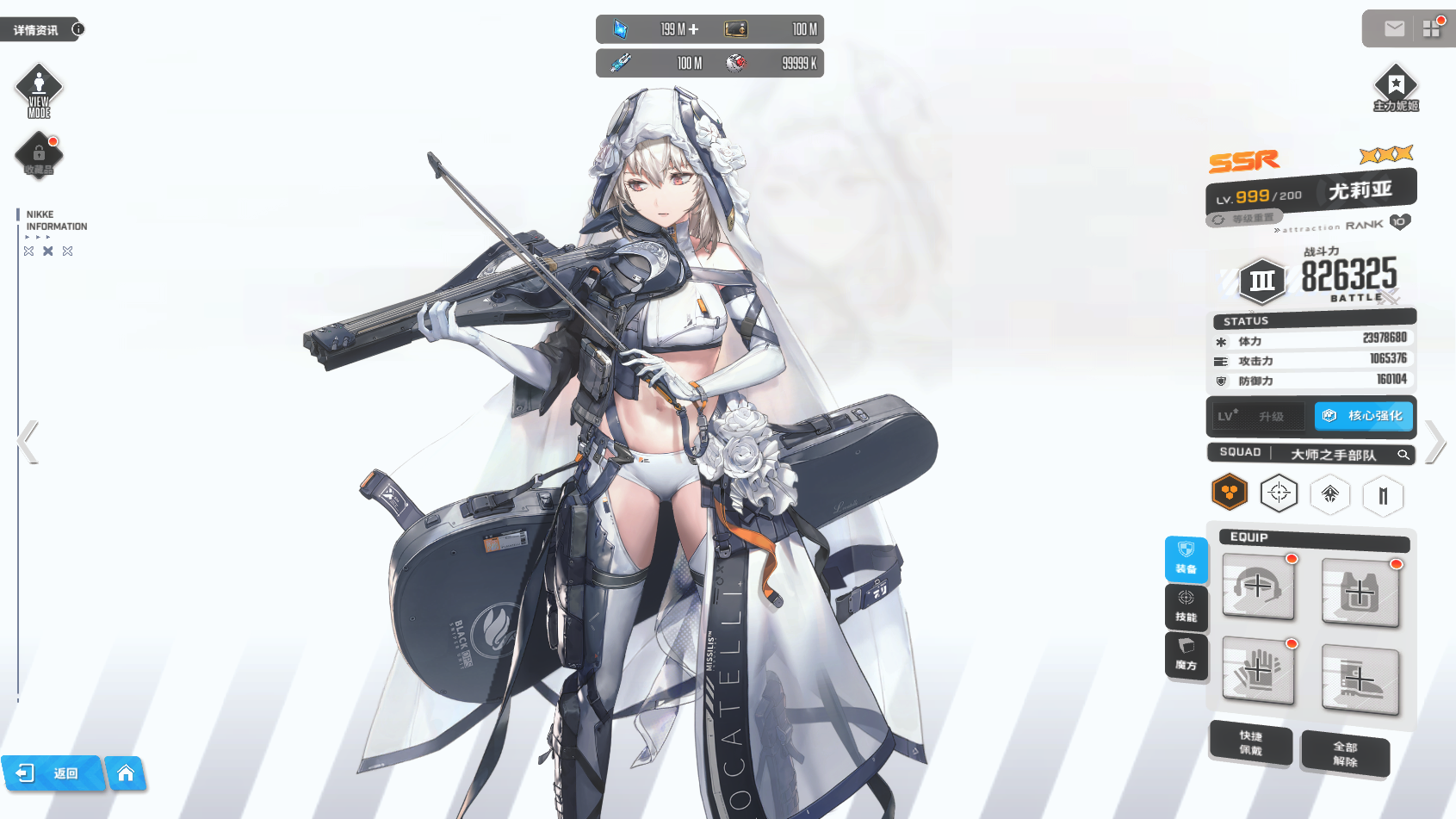Switch to the 魔方 cube tab

tap(1186, 655)
